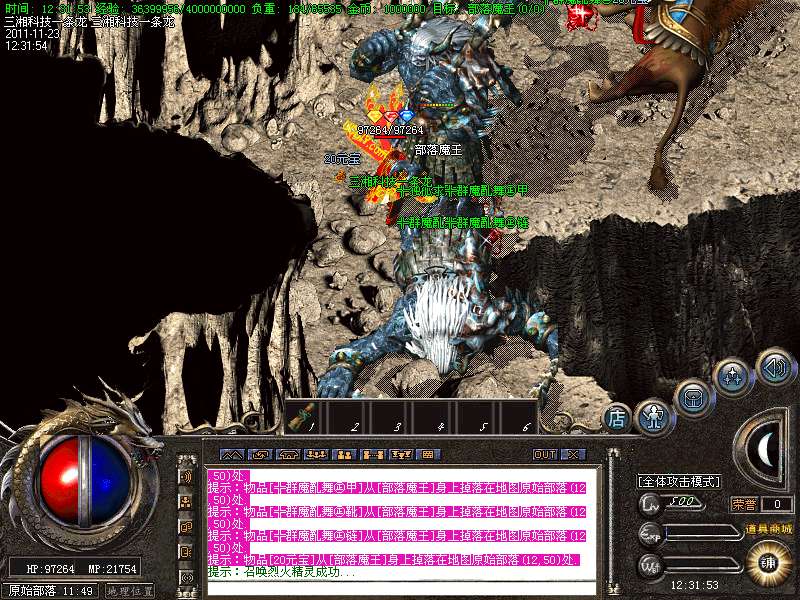The image size is (800, 600).
Task: Click the OUT button above chat
Action: [544, 454]
